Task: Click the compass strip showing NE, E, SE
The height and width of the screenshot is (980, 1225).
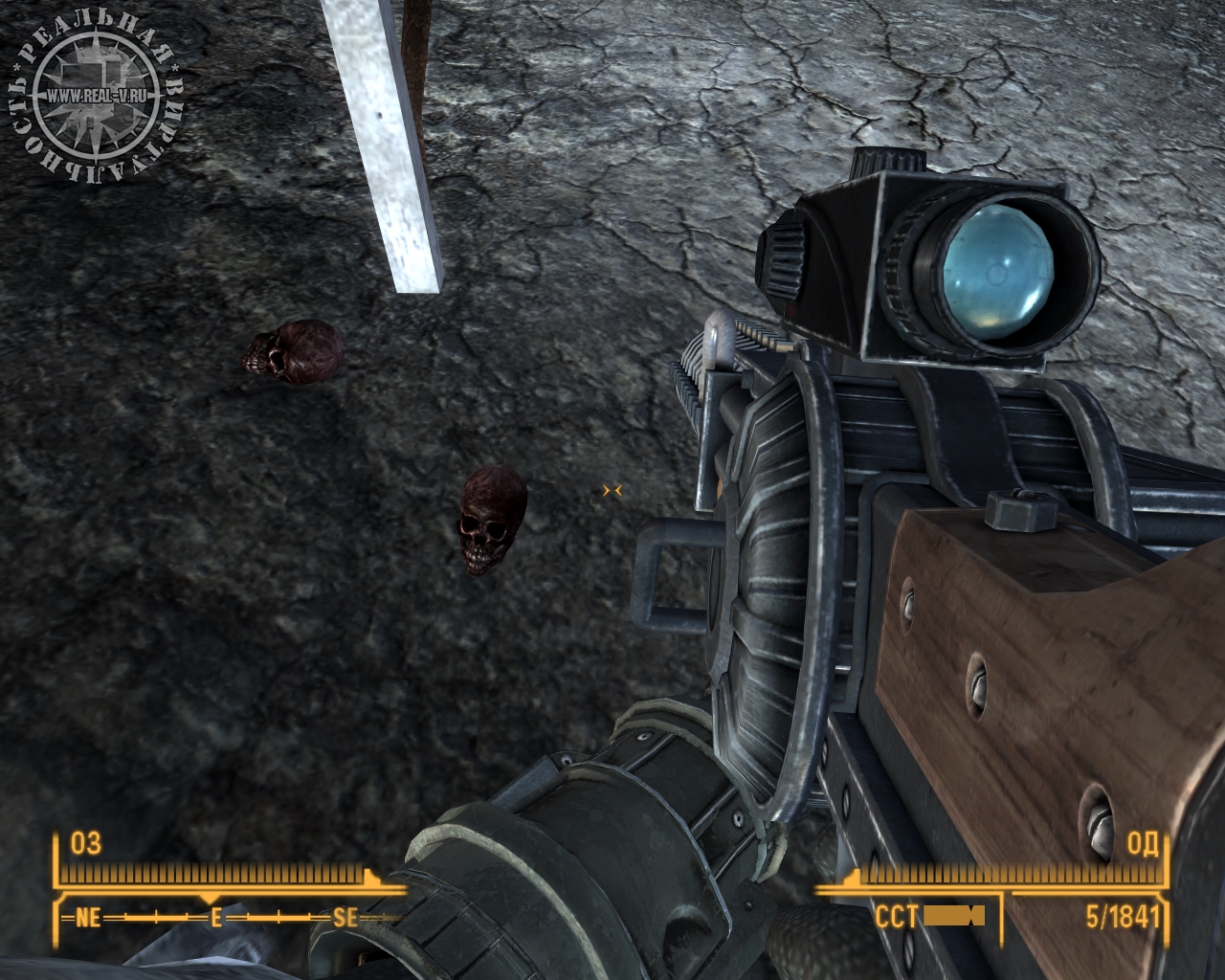Action: 218,918
